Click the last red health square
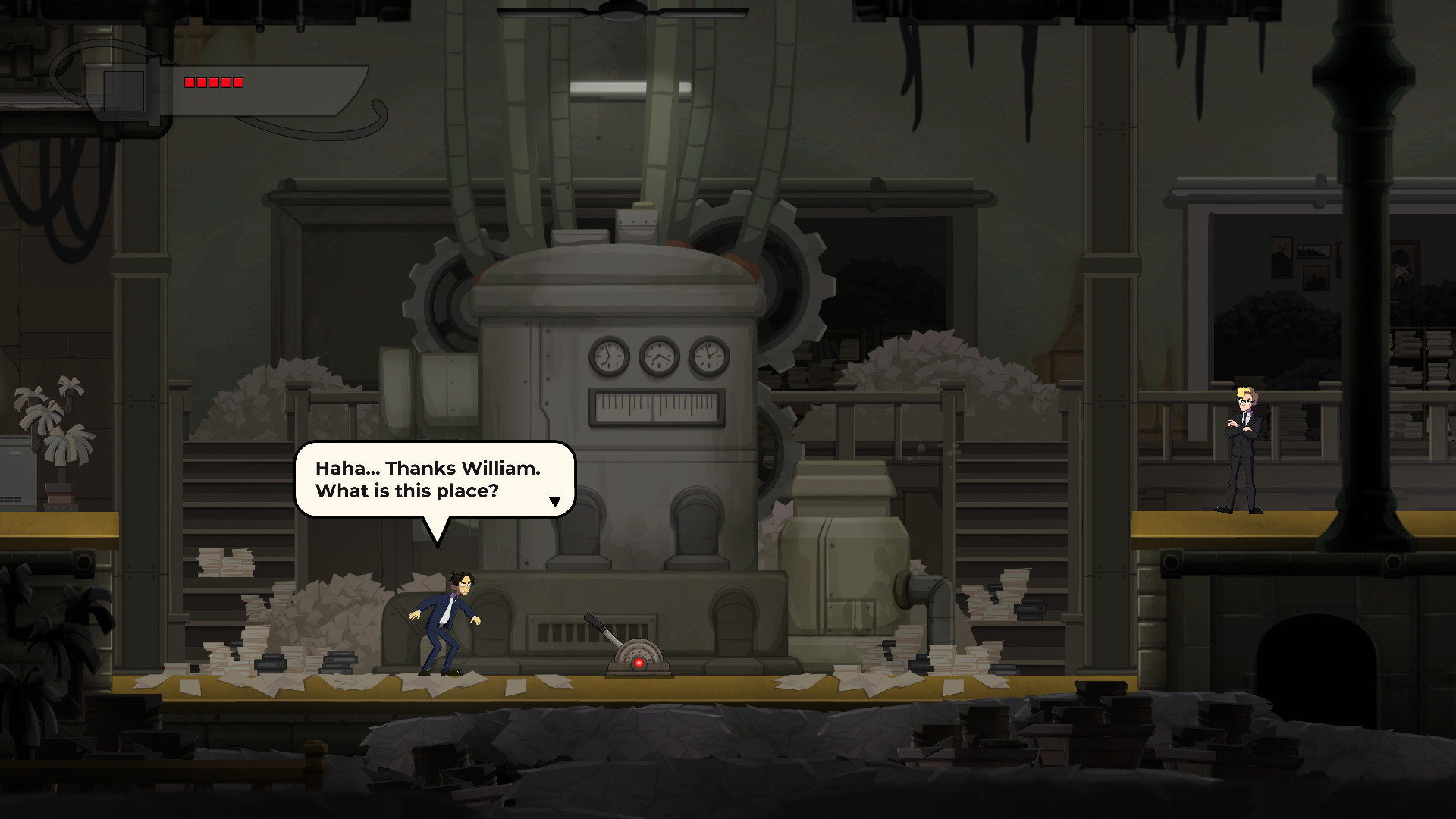 pos(239,82)
